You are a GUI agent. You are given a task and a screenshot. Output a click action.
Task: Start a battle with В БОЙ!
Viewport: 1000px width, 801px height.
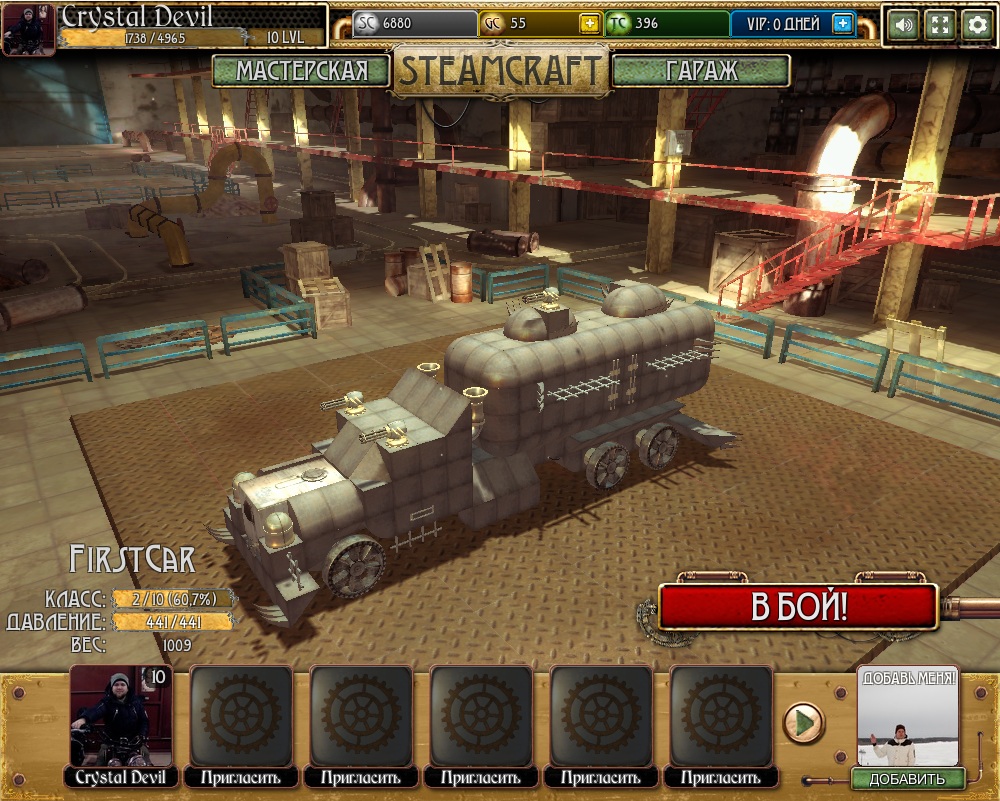(x=798, y=607)
